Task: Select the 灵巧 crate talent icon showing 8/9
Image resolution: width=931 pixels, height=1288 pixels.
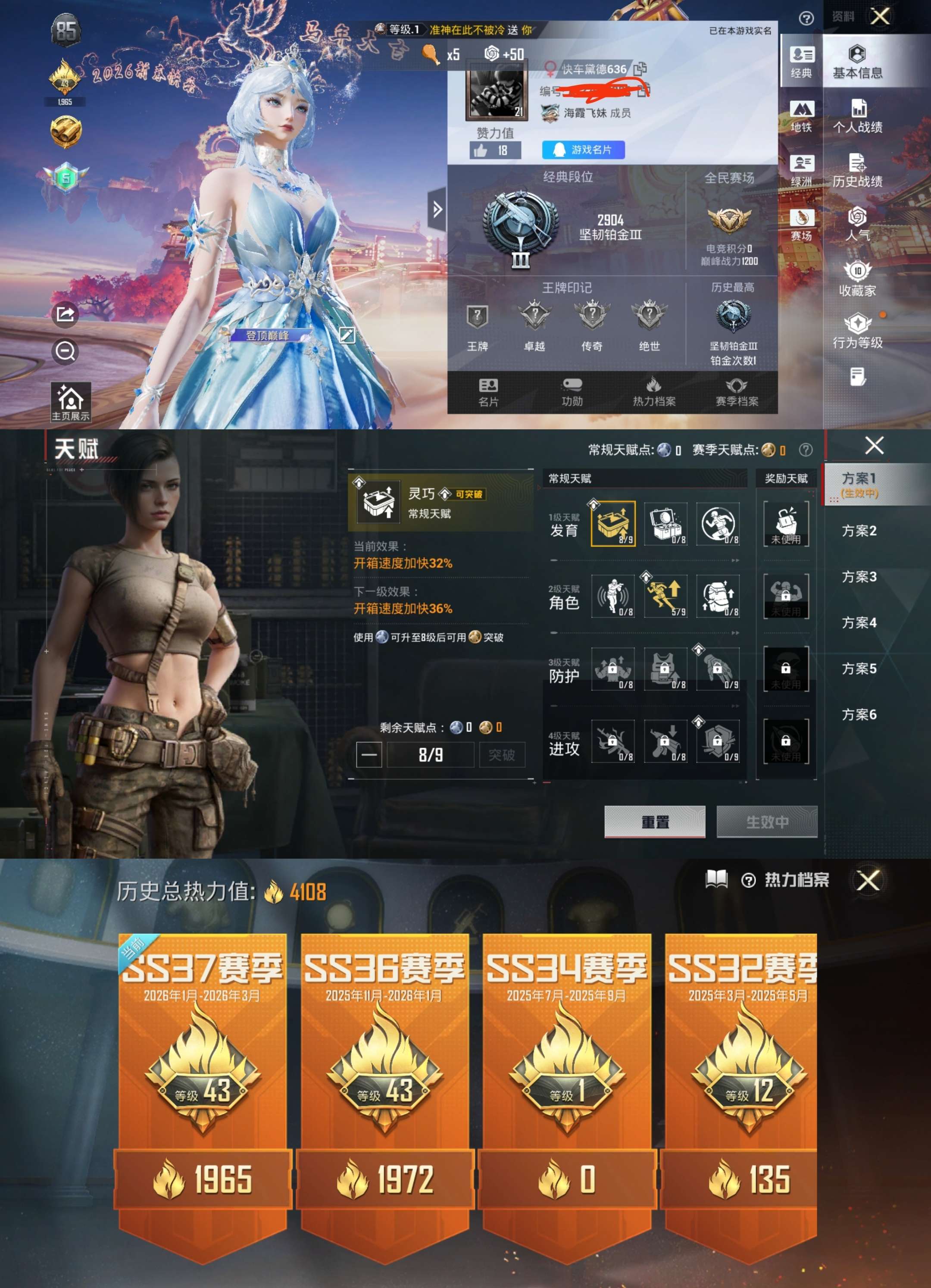Action: (x=612, y=524)
